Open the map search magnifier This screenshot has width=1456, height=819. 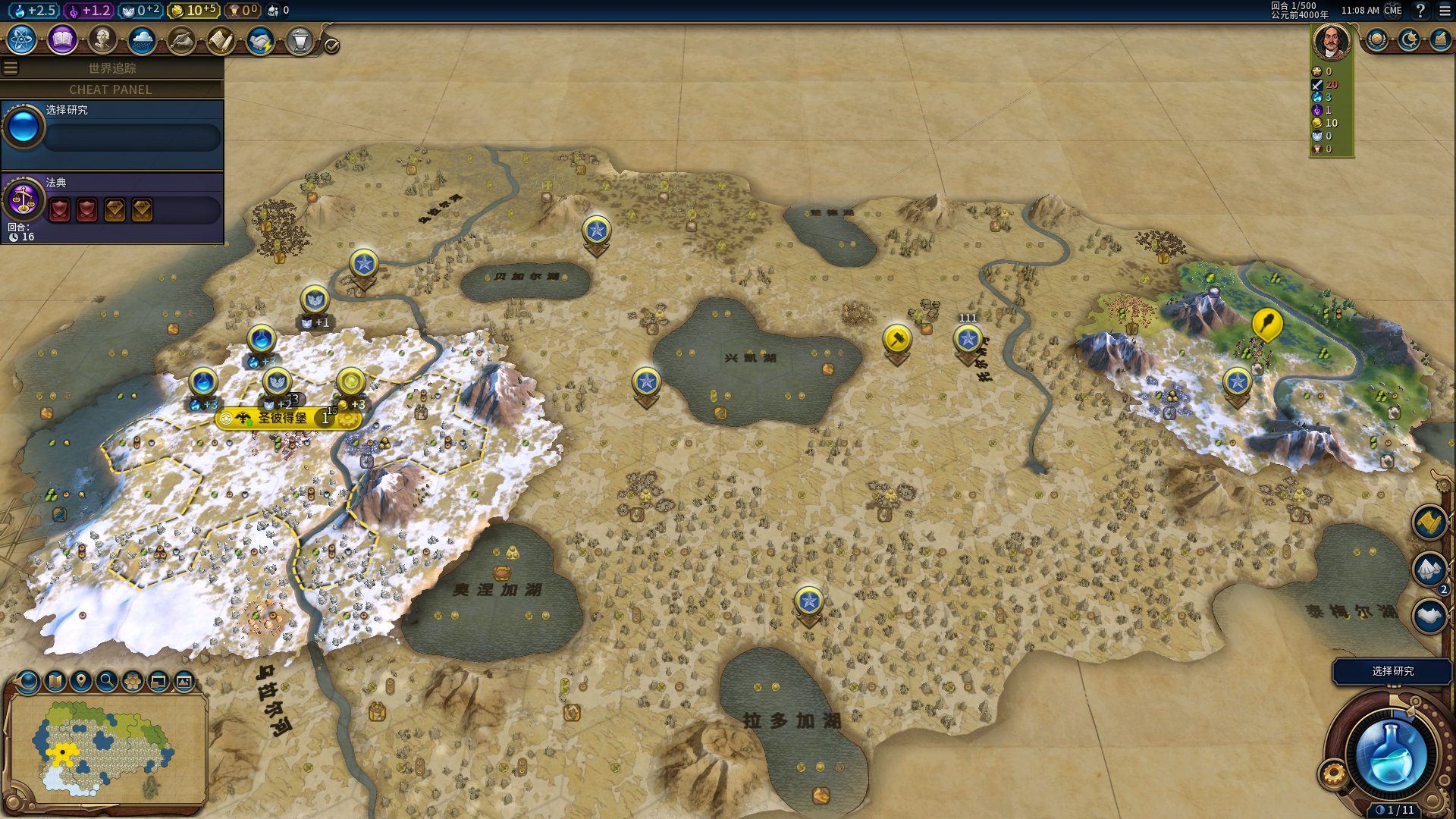pos(107,681)
